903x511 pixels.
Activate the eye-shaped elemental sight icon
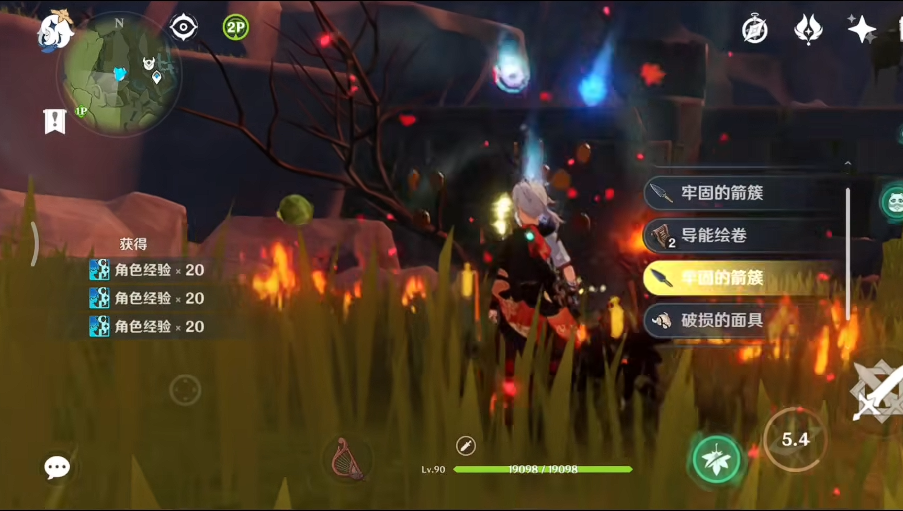click(x=183, y=28)
